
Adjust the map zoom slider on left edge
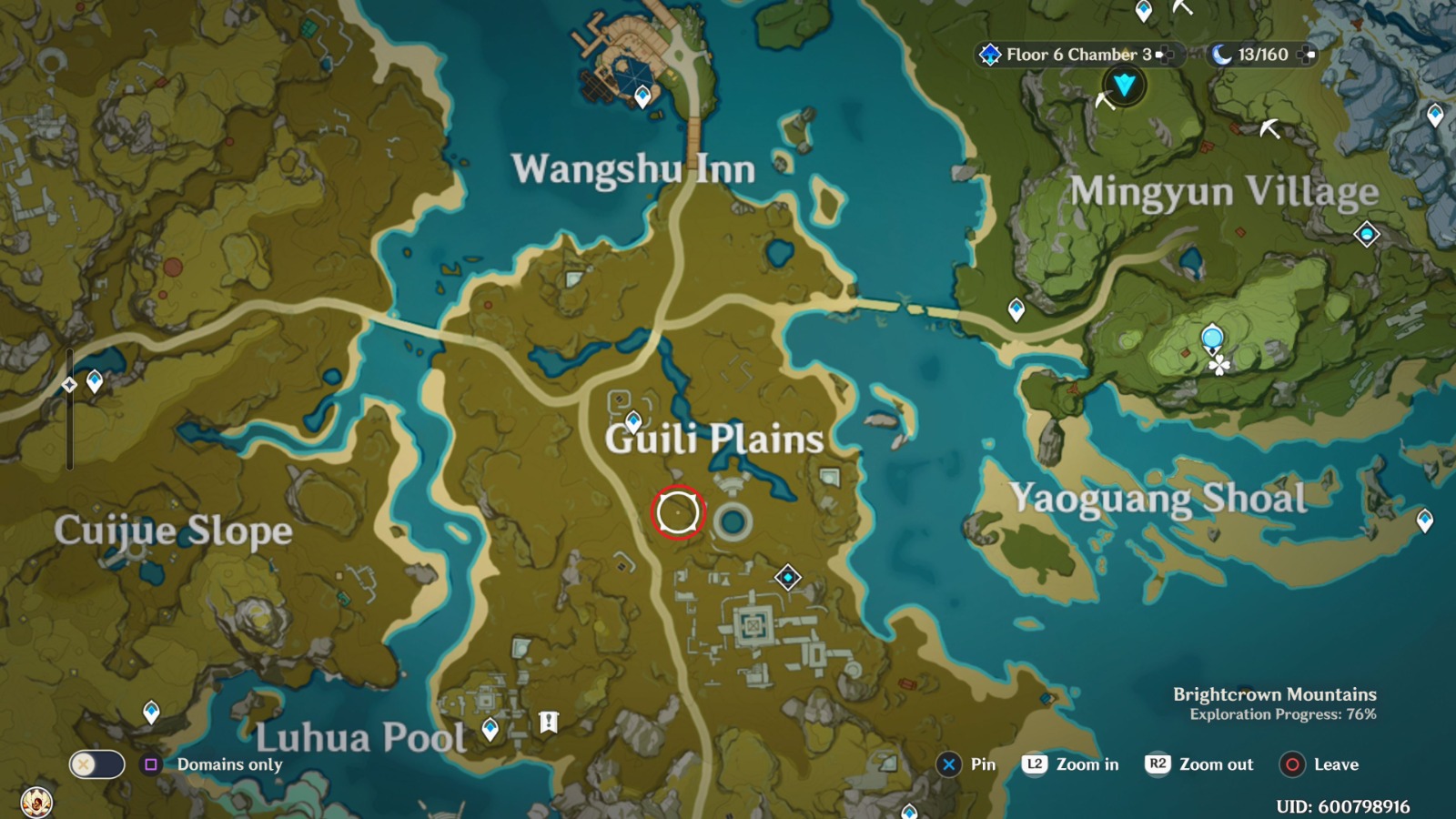68,409
